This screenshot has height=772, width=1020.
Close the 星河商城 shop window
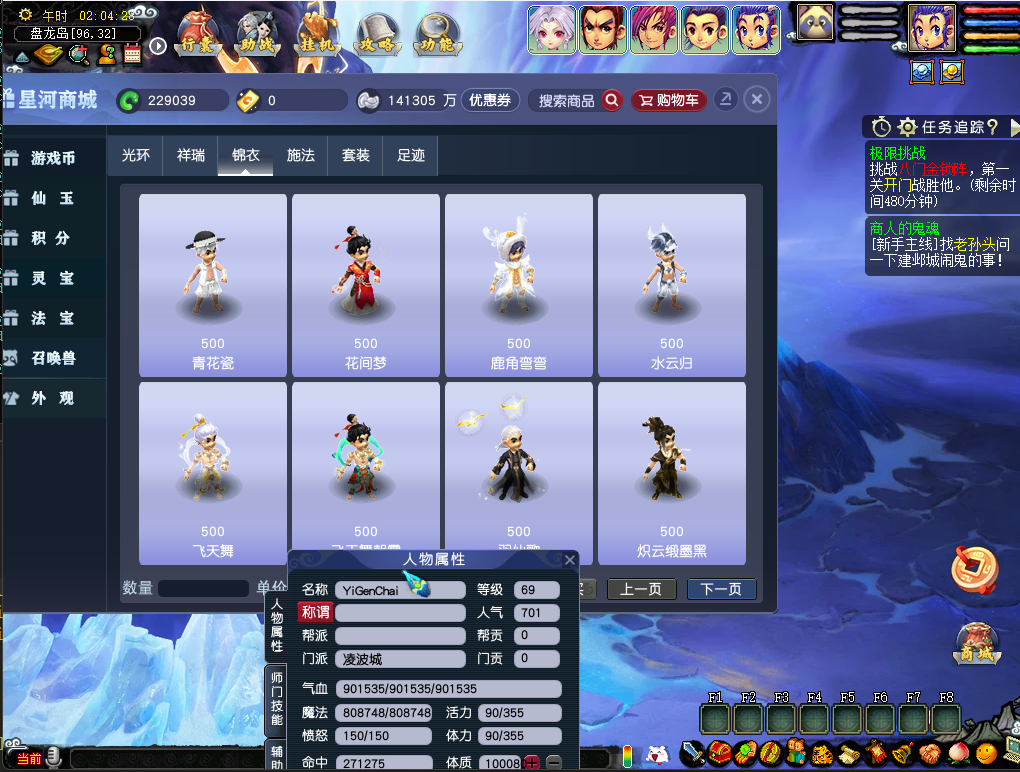tap(757, 100)
